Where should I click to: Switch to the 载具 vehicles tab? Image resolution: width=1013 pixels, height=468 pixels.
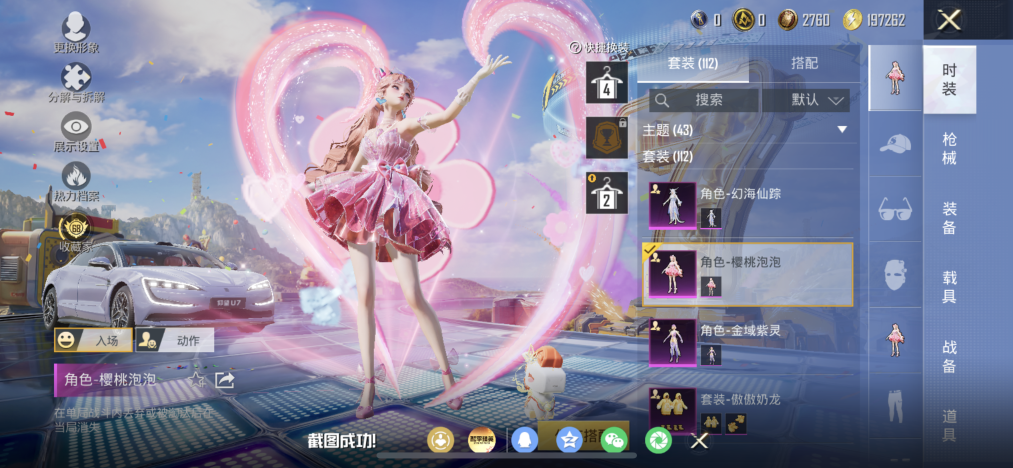pyautogui.click(x=949, y=287)
